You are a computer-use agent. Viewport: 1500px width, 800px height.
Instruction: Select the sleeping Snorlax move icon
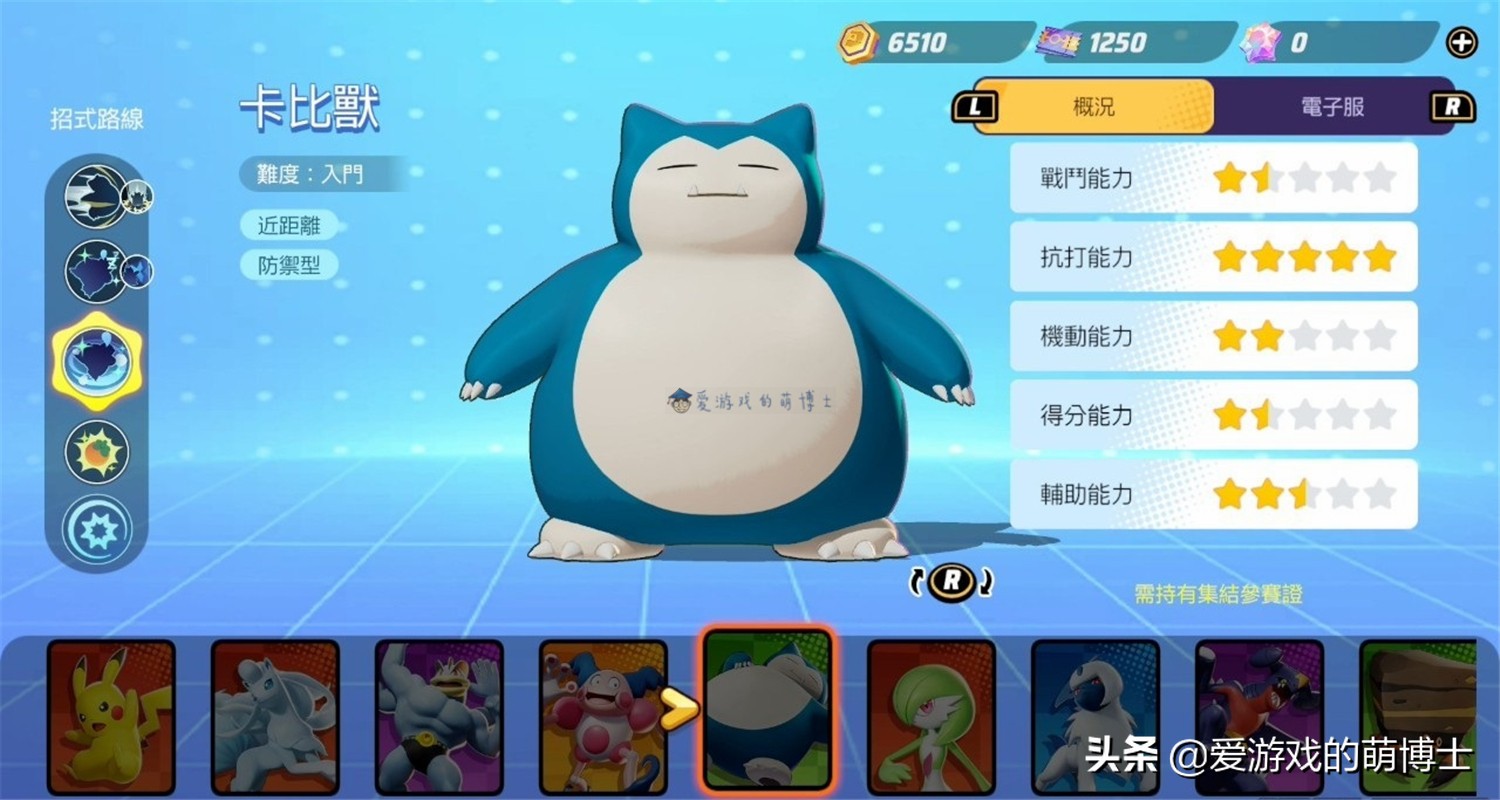click(x=97, y=271)
